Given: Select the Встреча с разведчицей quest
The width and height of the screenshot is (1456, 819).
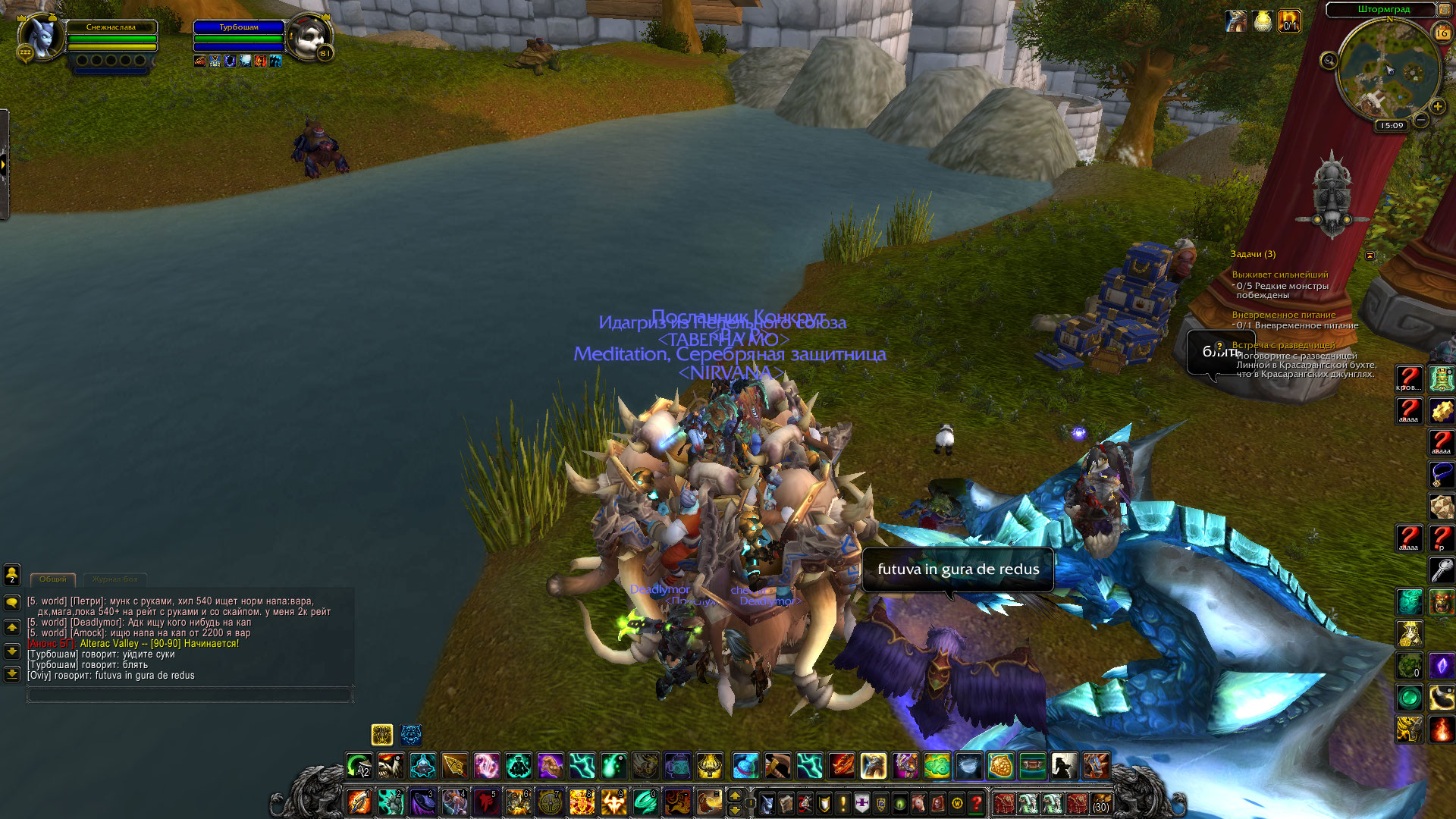Looking at the screenshot, I should coord(1283,345).
